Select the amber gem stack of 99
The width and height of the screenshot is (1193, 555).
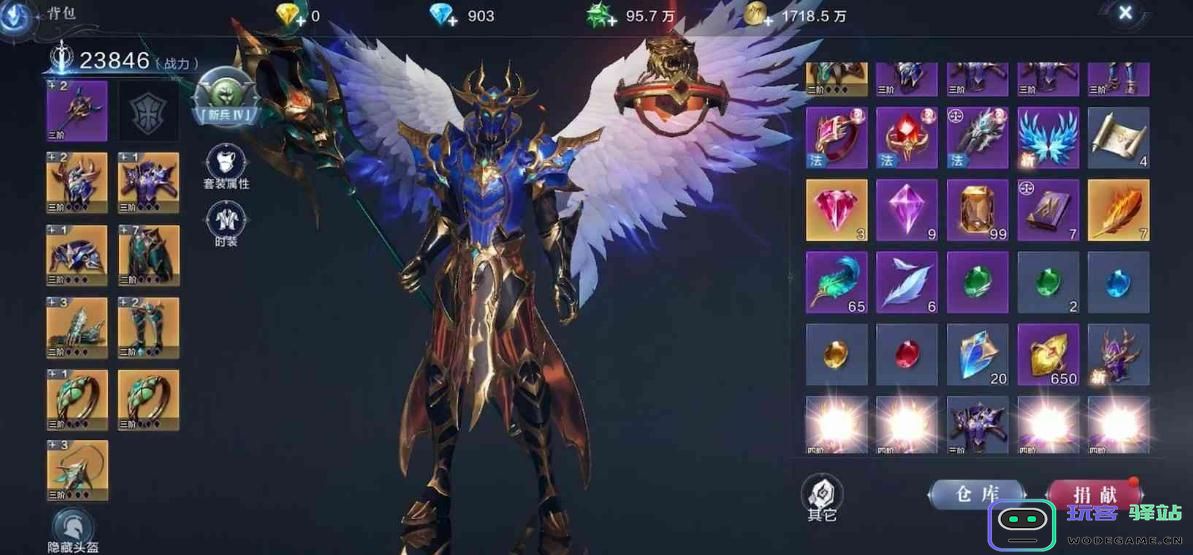[x=978, y=210]
